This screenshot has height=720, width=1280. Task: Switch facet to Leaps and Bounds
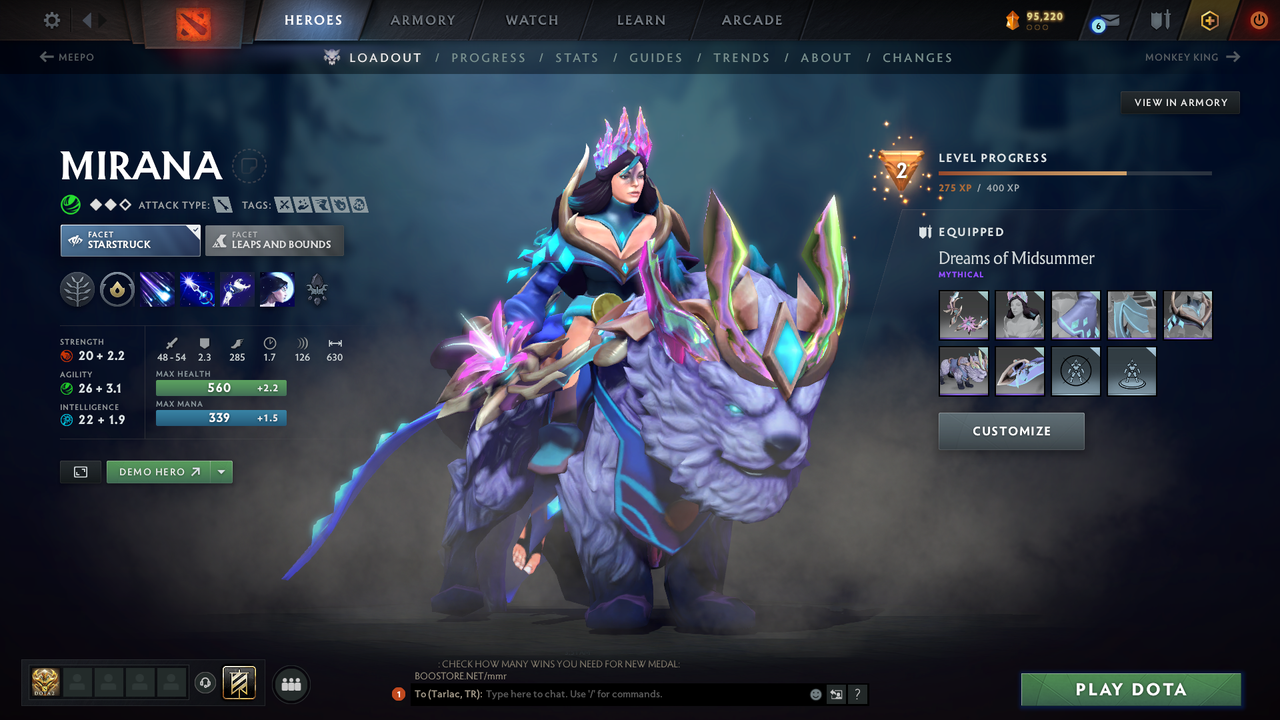(274, 240)
